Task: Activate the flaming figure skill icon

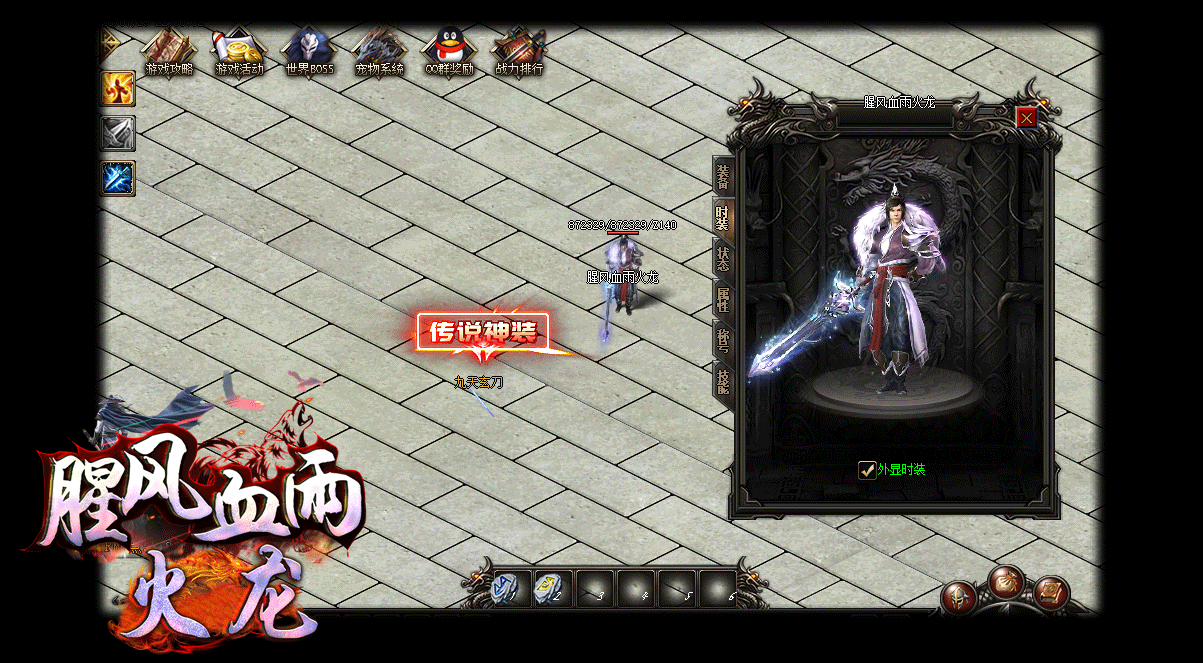Action: pyautogui.click(x=118, y=88)
